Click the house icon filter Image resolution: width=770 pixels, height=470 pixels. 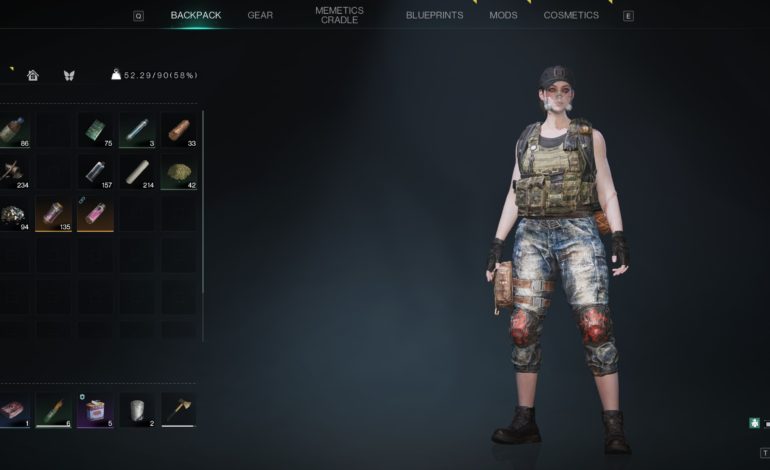(32, 75)
